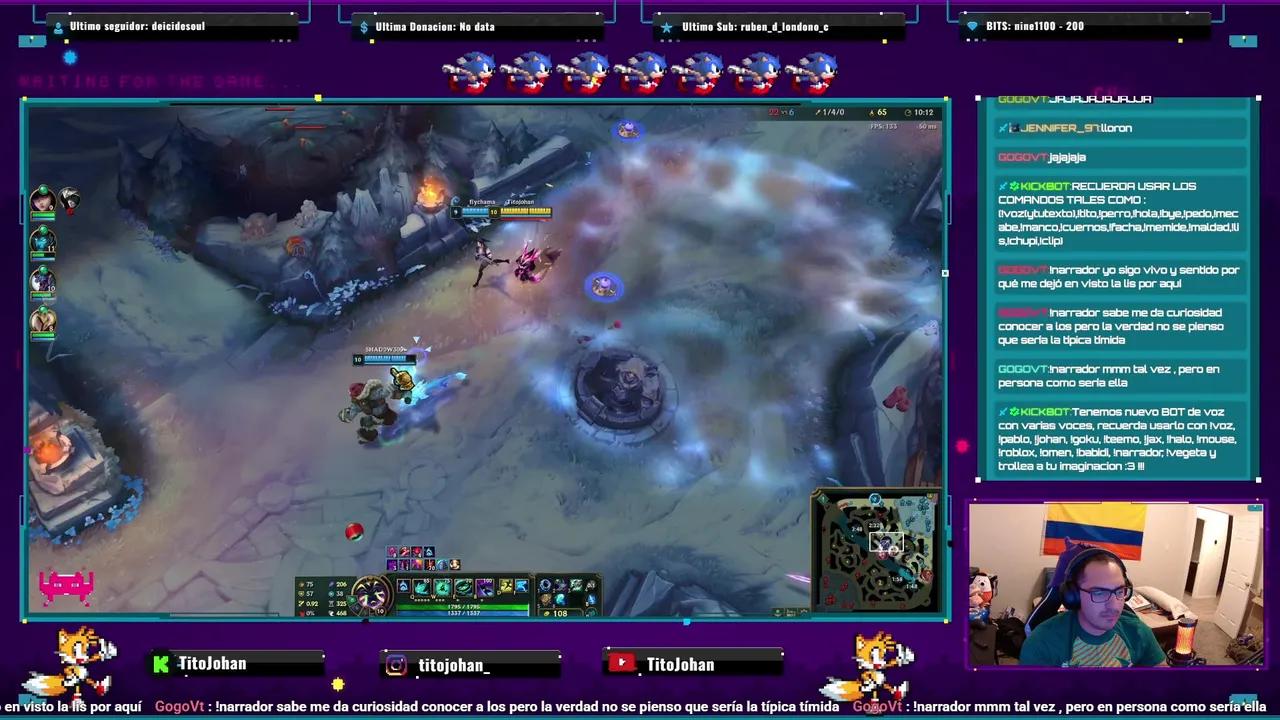Select the Q ability in the HUD

424,587
